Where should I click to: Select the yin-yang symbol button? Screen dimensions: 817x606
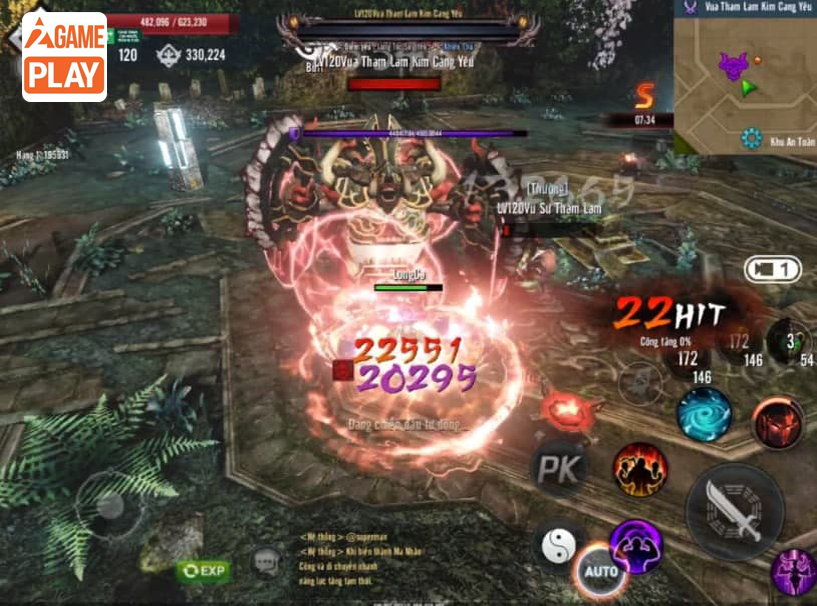point(559,545)
